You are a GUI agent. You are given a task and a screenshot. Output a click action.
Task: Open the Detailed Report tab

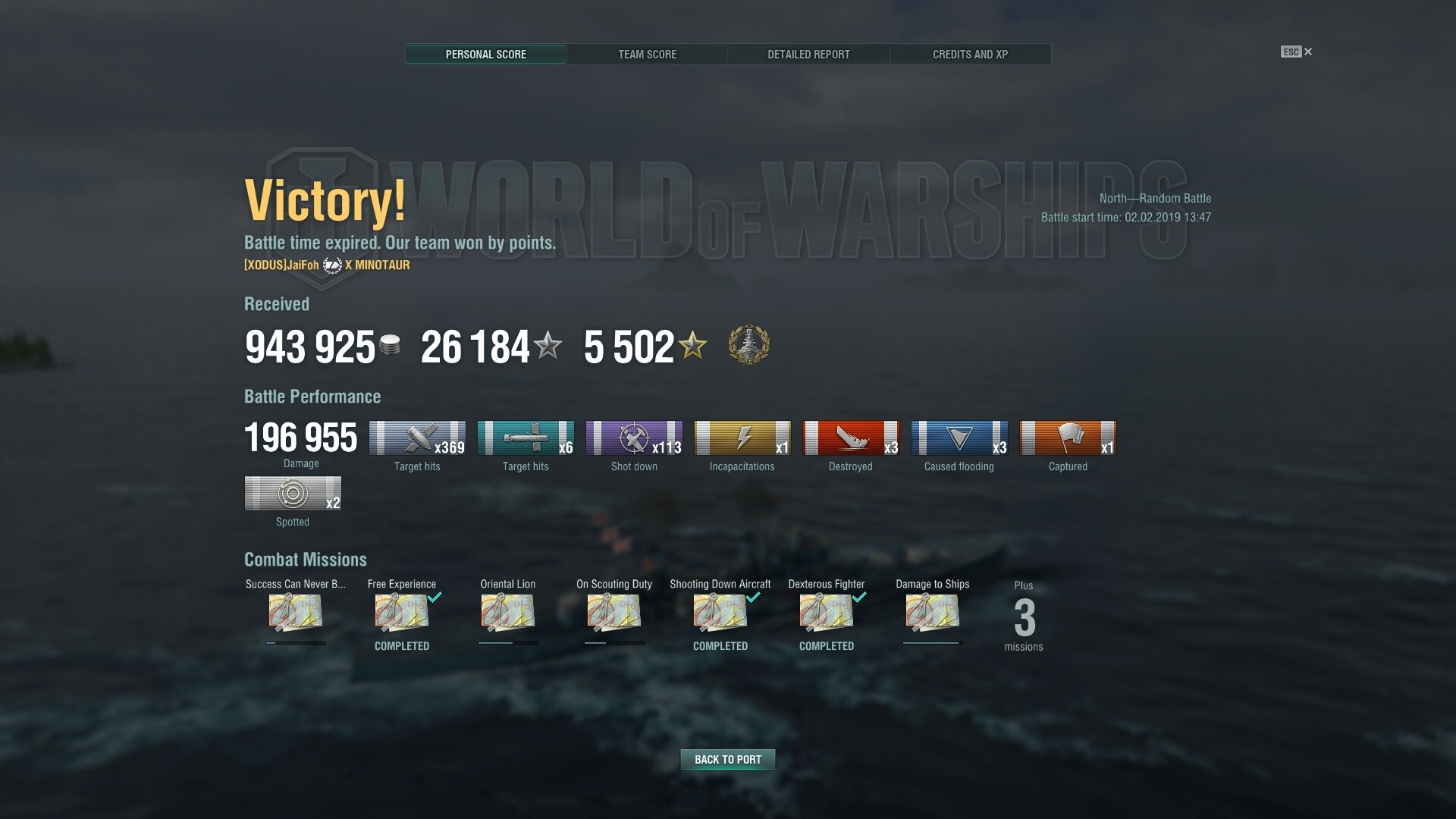pos(808,55)
